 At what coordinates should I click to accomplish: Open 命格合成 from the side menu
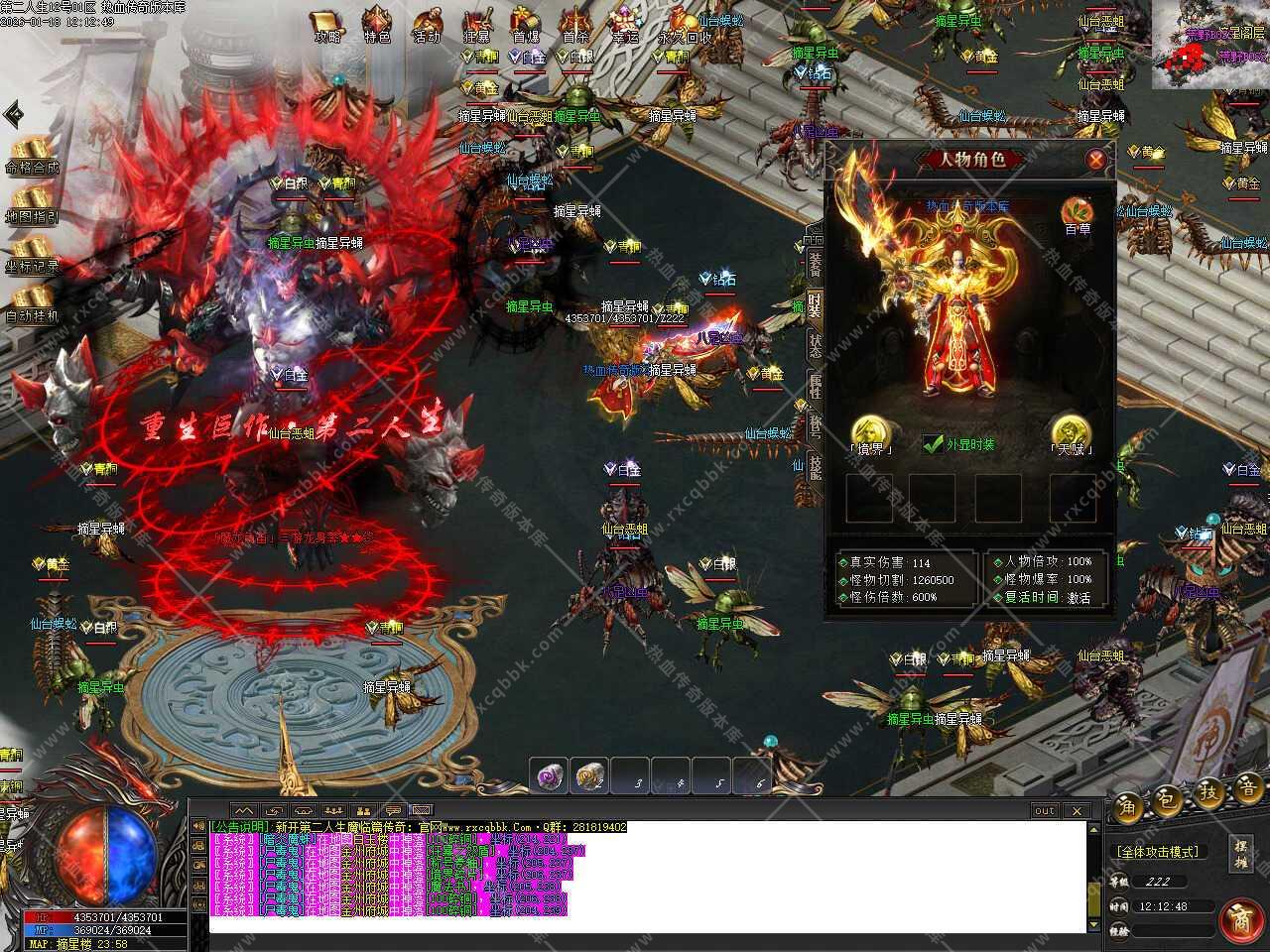32,155
